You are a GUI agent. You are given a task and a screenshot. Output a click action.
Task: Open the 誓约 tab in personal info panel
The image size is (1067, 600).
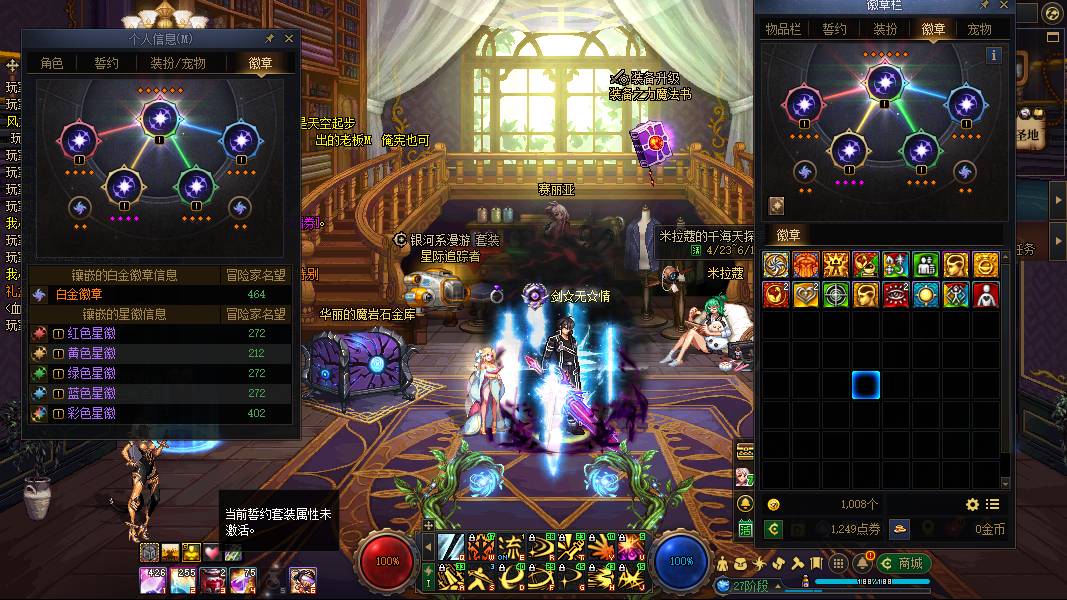(106, 63)
